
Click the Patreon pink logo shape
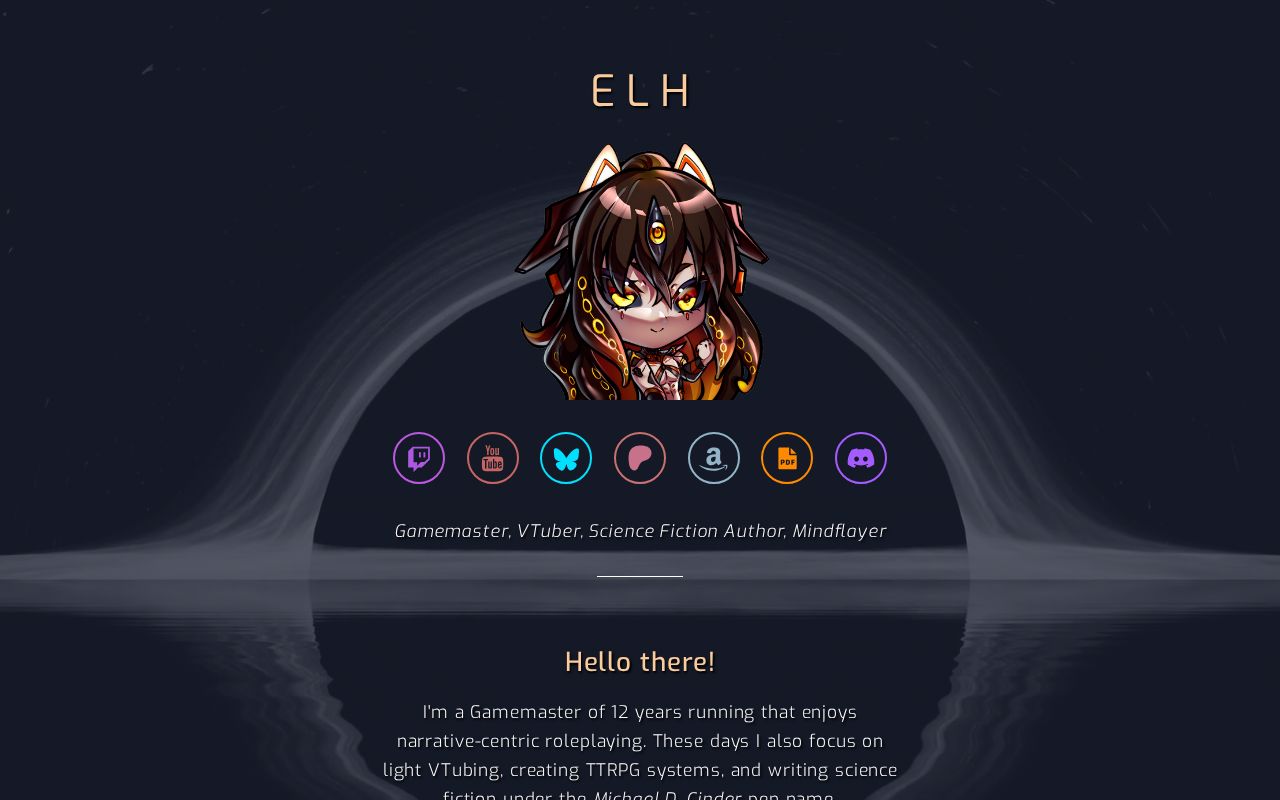tap(640, 458)
